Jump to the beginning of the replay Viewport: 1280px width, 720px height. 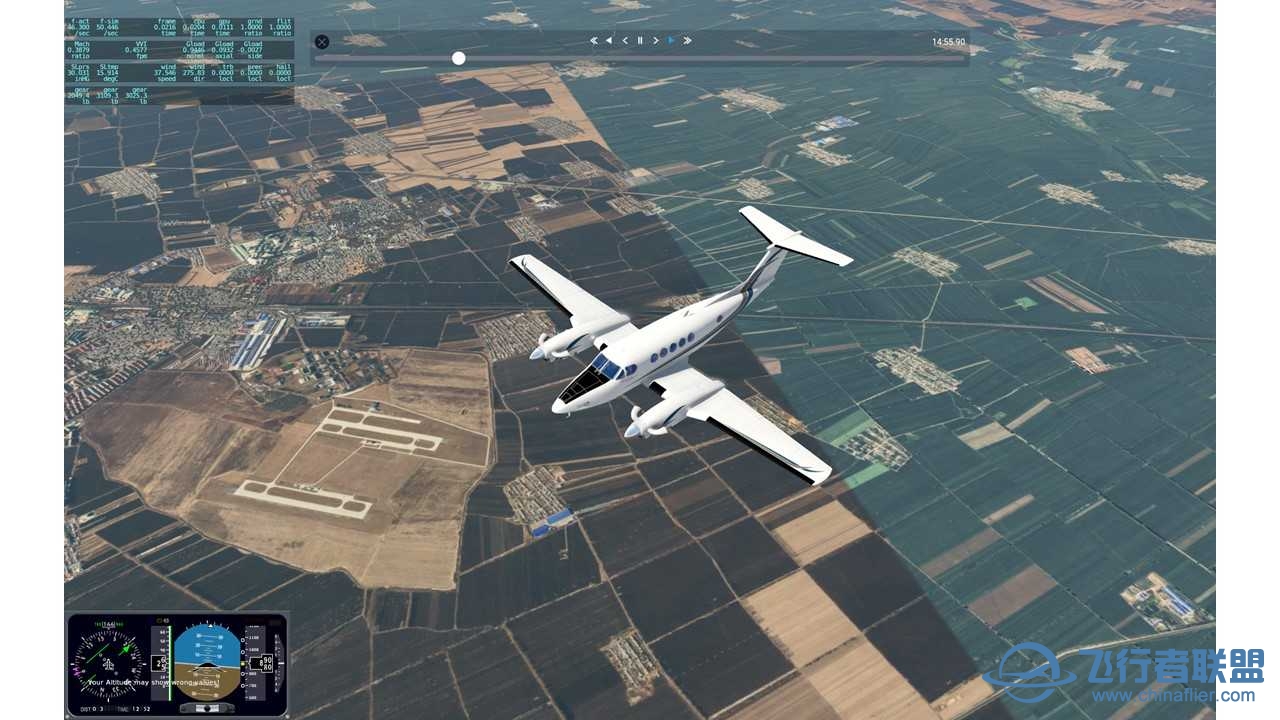click(593, 40)
